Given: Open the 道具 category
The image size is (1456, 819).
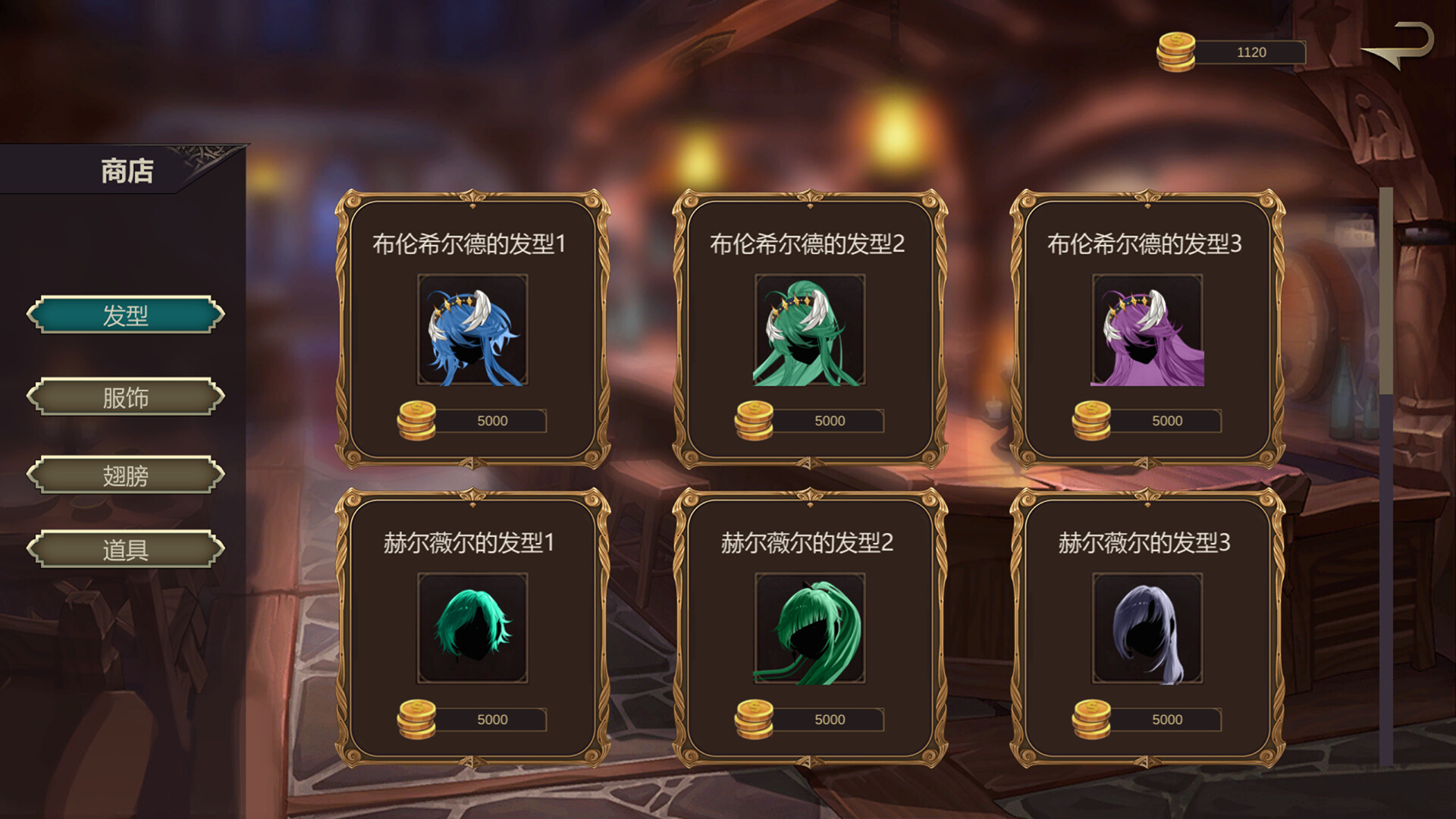Looking at the screenshot, I should [x=125, y=548].
